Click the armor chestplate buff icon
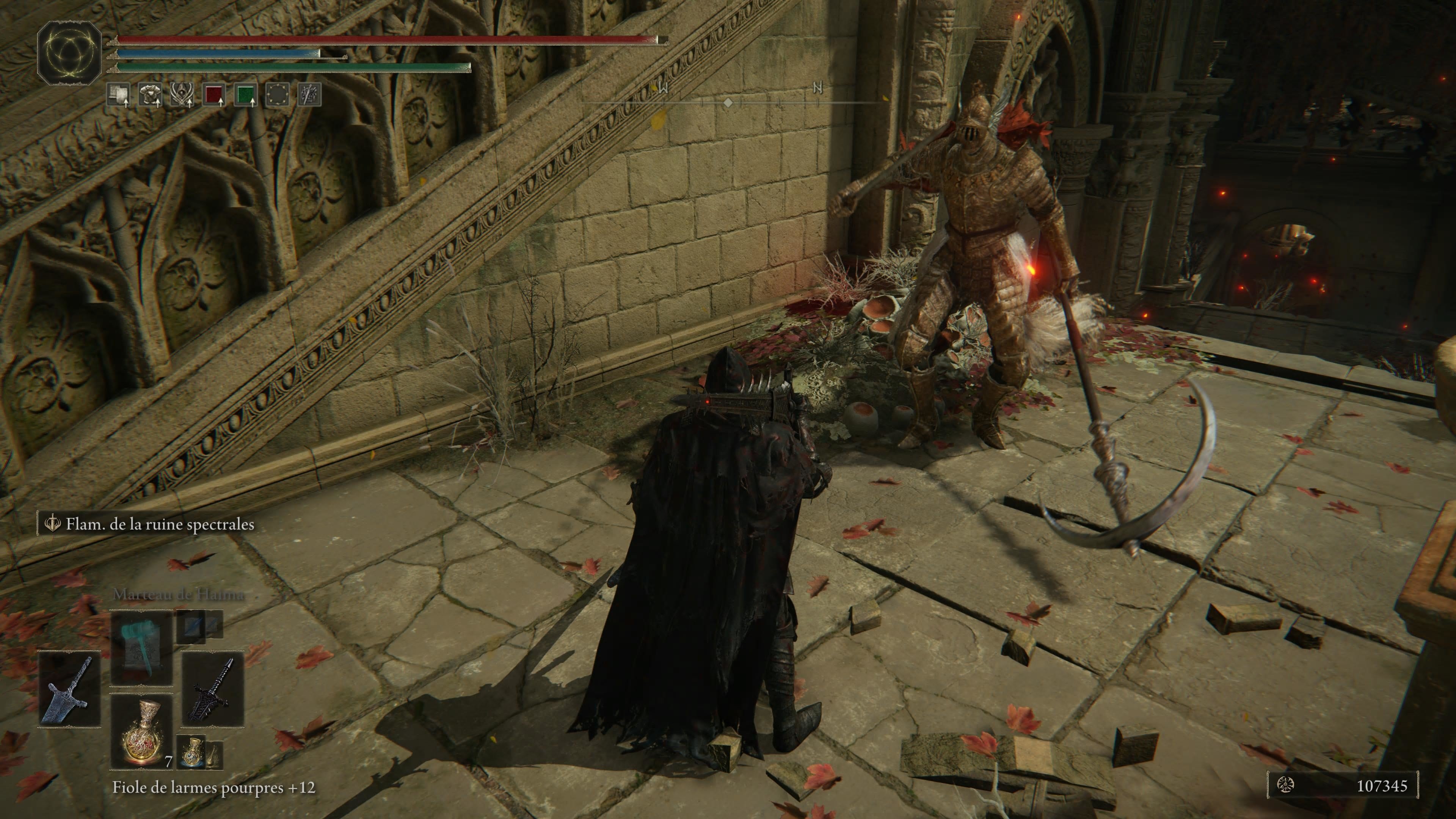This screenshot has height=819, width=1456. point(150,95)
